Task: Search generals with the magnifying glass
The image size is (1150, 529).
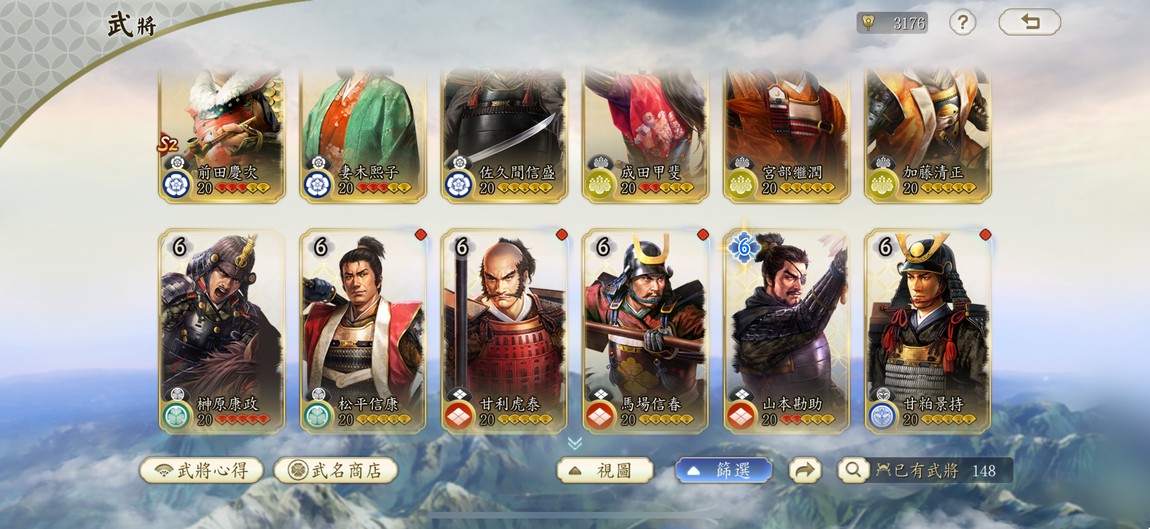Action: click(x=853, y=470)
